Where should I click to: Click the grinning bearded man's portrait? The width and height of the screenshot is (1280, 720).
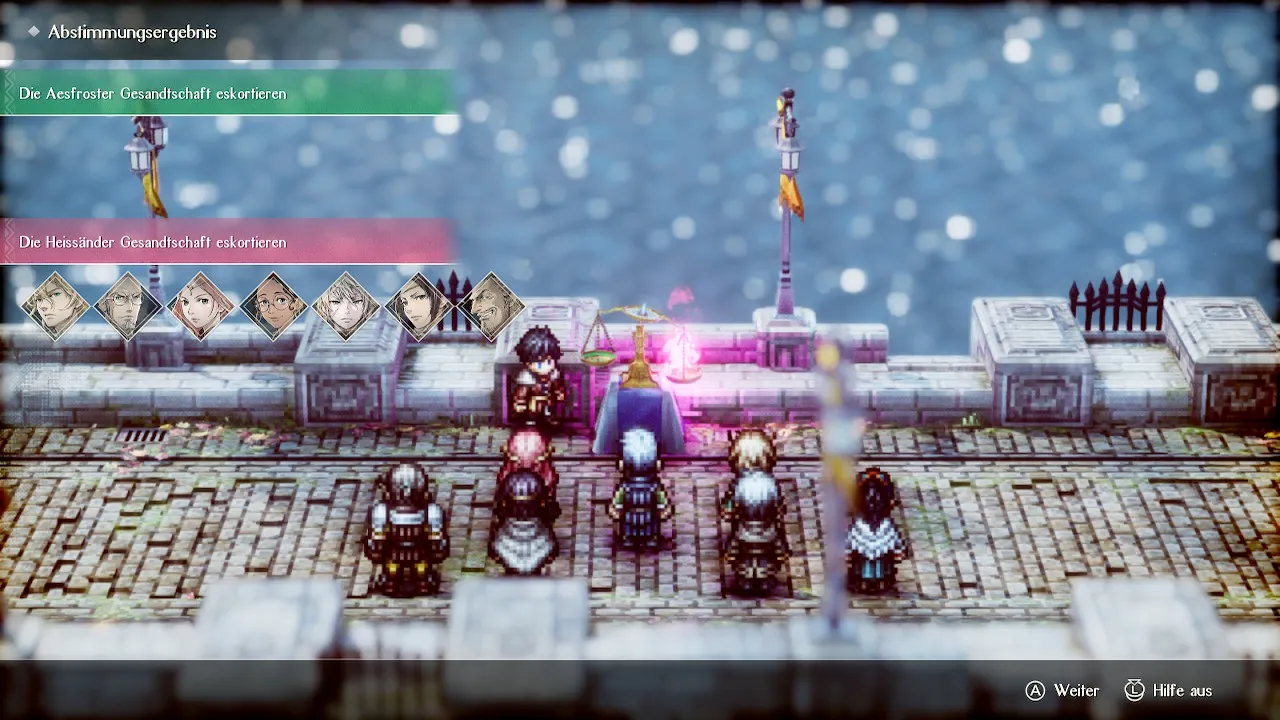pos(492,306)
